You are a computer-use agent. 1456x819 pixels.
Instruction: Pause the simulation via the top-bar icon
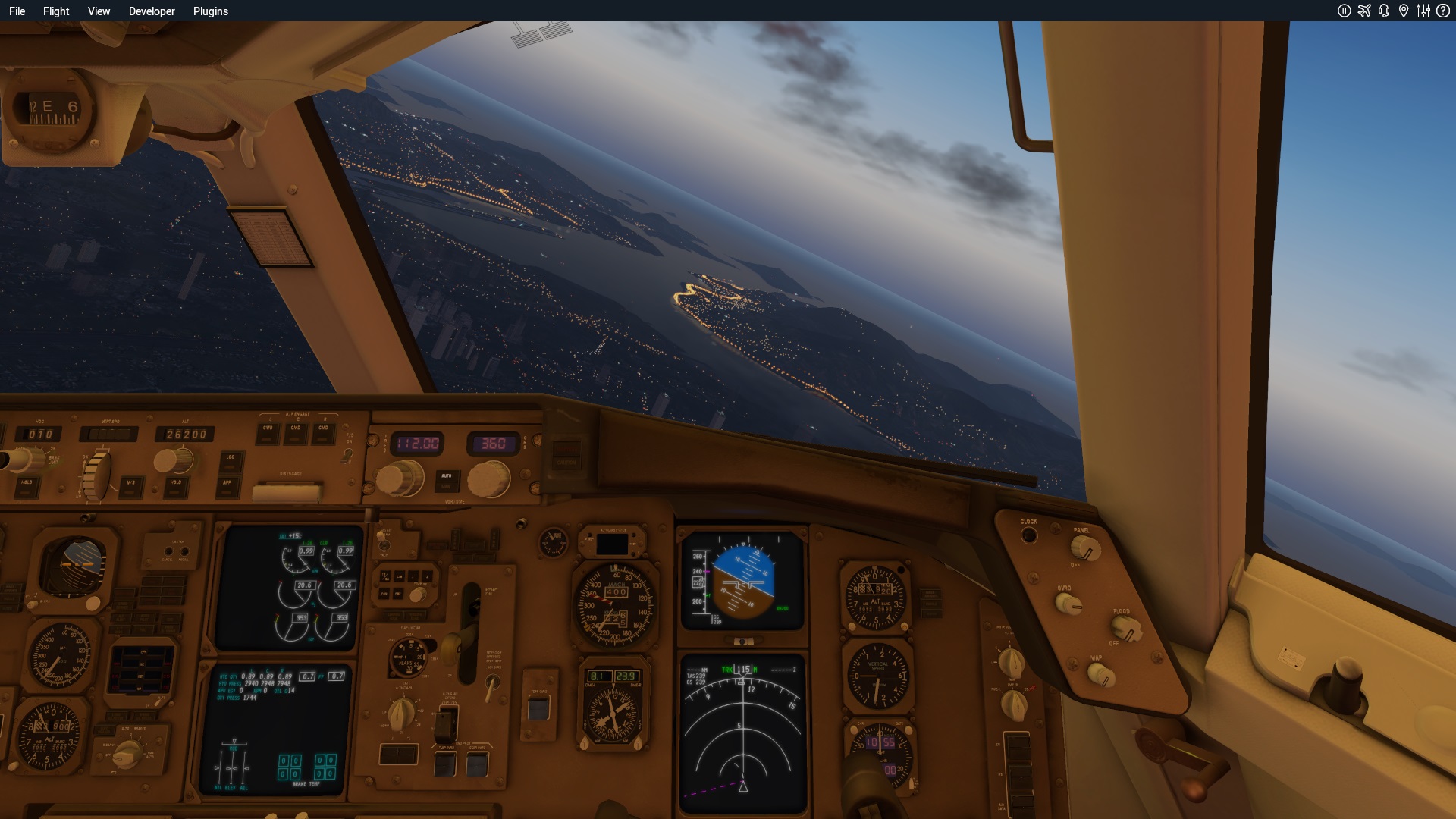tap(1344, 11)
